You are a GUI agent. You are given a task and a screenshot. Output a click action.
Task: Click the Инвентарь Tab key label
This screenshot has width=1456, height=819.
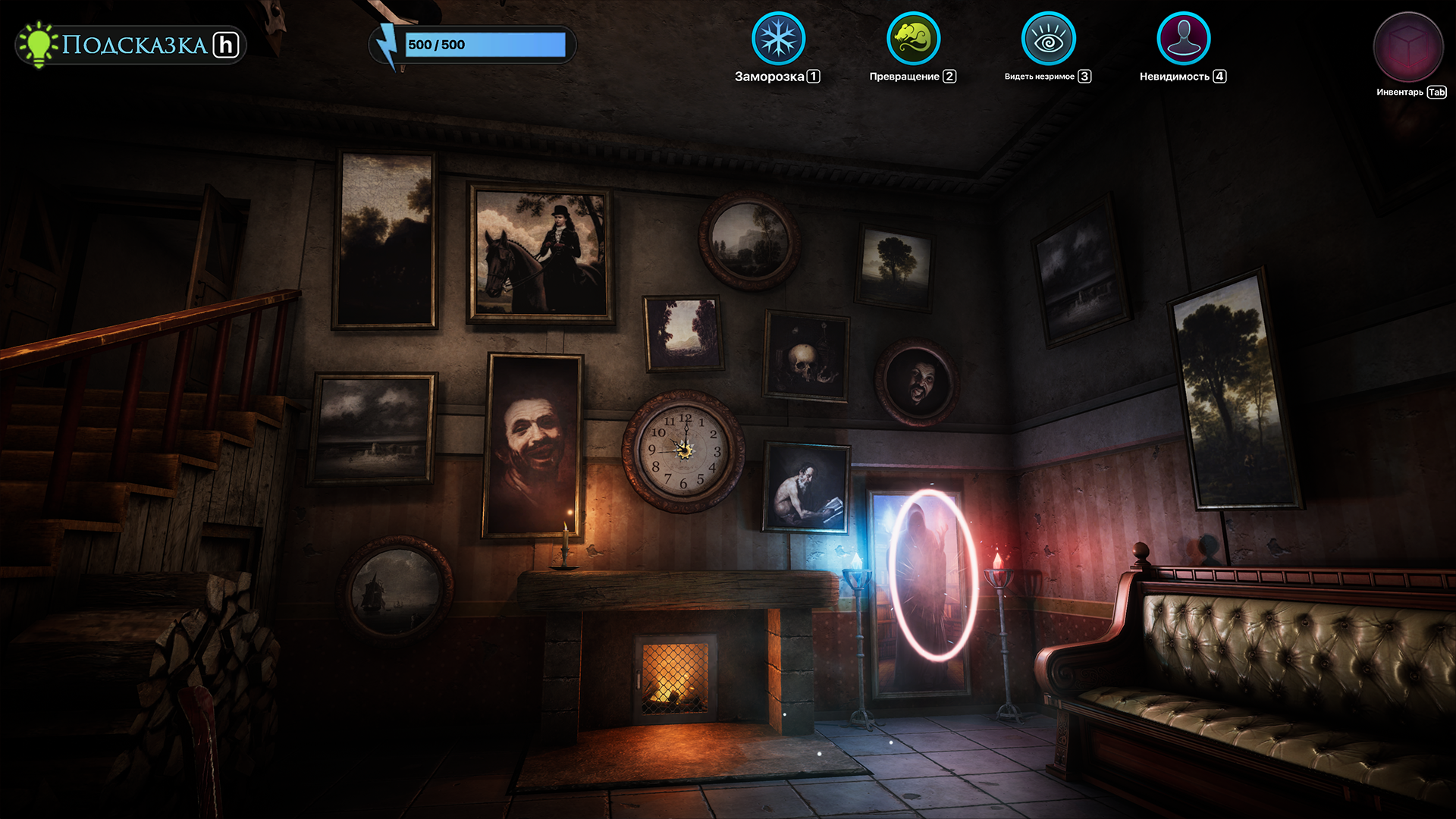click(x=1436, y=93)
